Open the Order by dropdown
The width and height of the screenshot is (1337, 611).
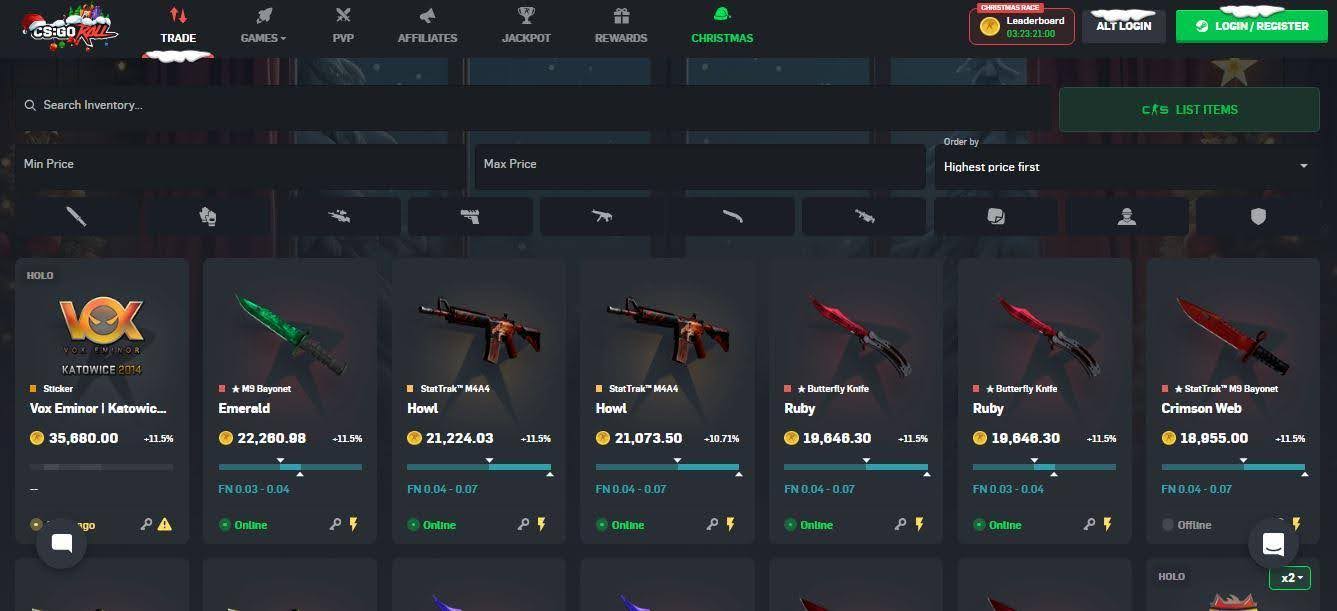pos(1125,166)
